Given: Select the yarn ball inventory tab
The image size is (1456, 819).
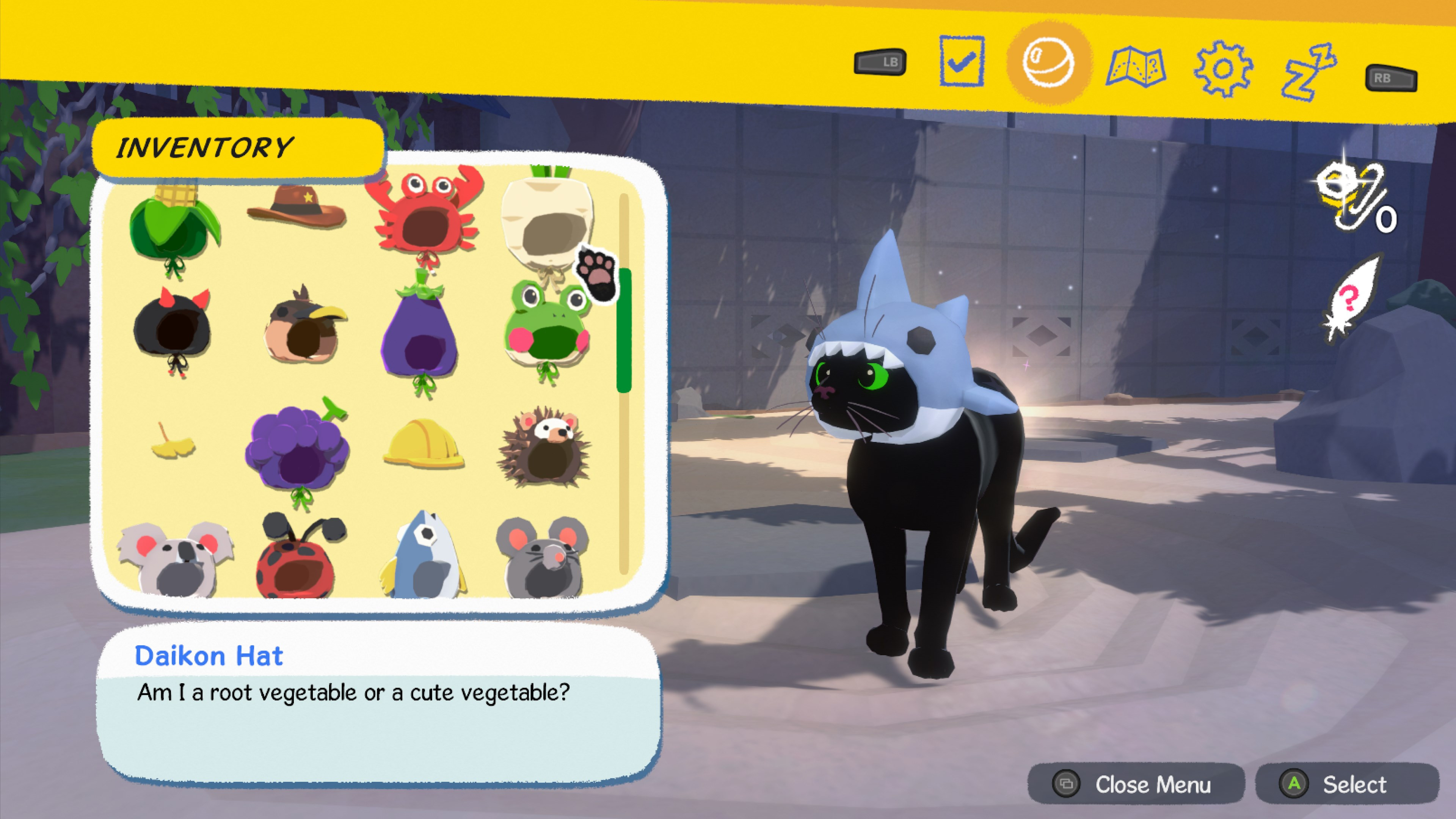Looking at the screenshot, I should (1048, 62).
